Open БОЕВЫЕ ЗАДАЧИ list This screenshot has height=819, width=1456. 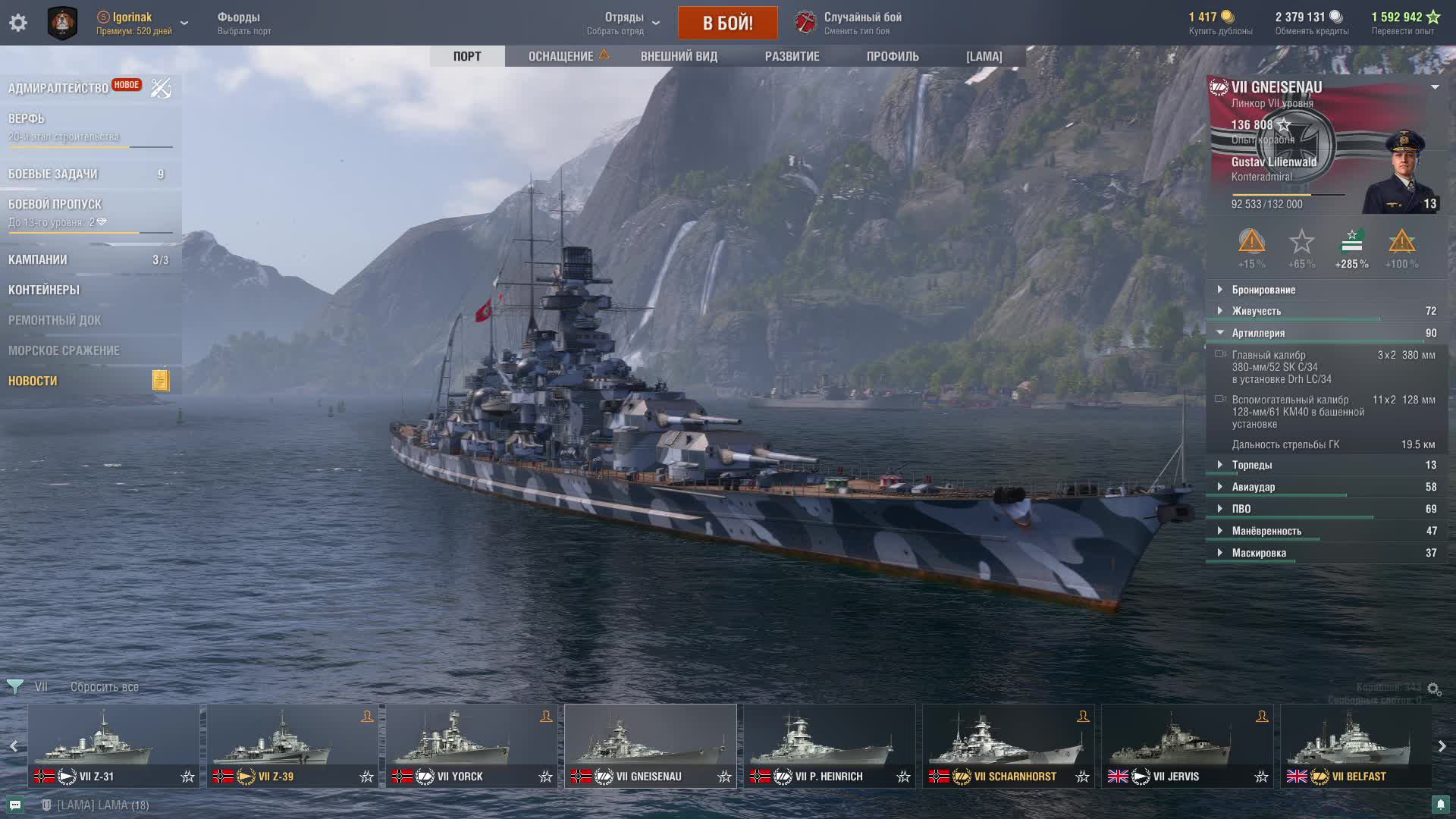pyautogui.click(x=53, y=174)
